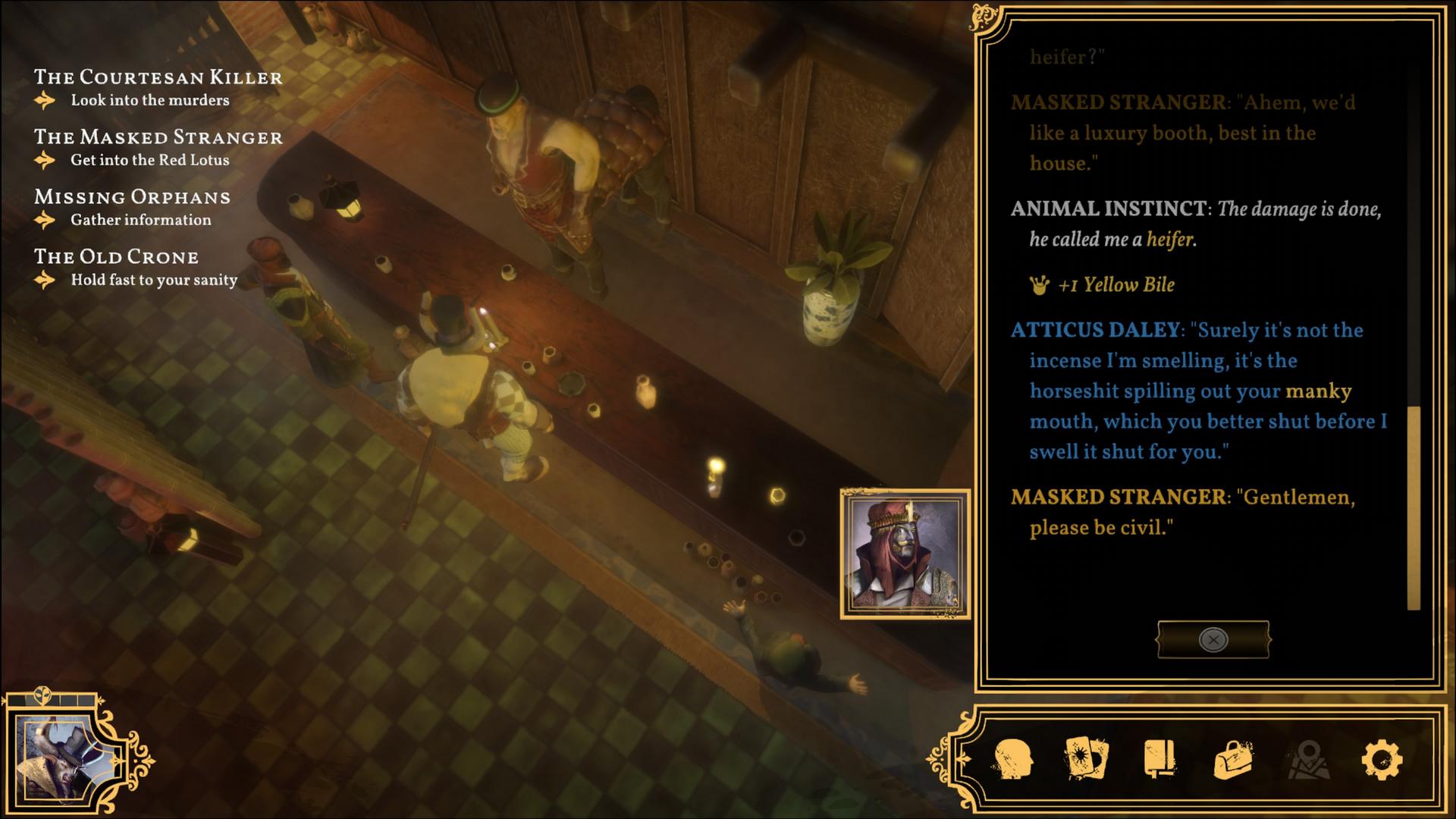Open the inventory bag
Viewport: 1456px width, 819px height.
coord(1233,758)
